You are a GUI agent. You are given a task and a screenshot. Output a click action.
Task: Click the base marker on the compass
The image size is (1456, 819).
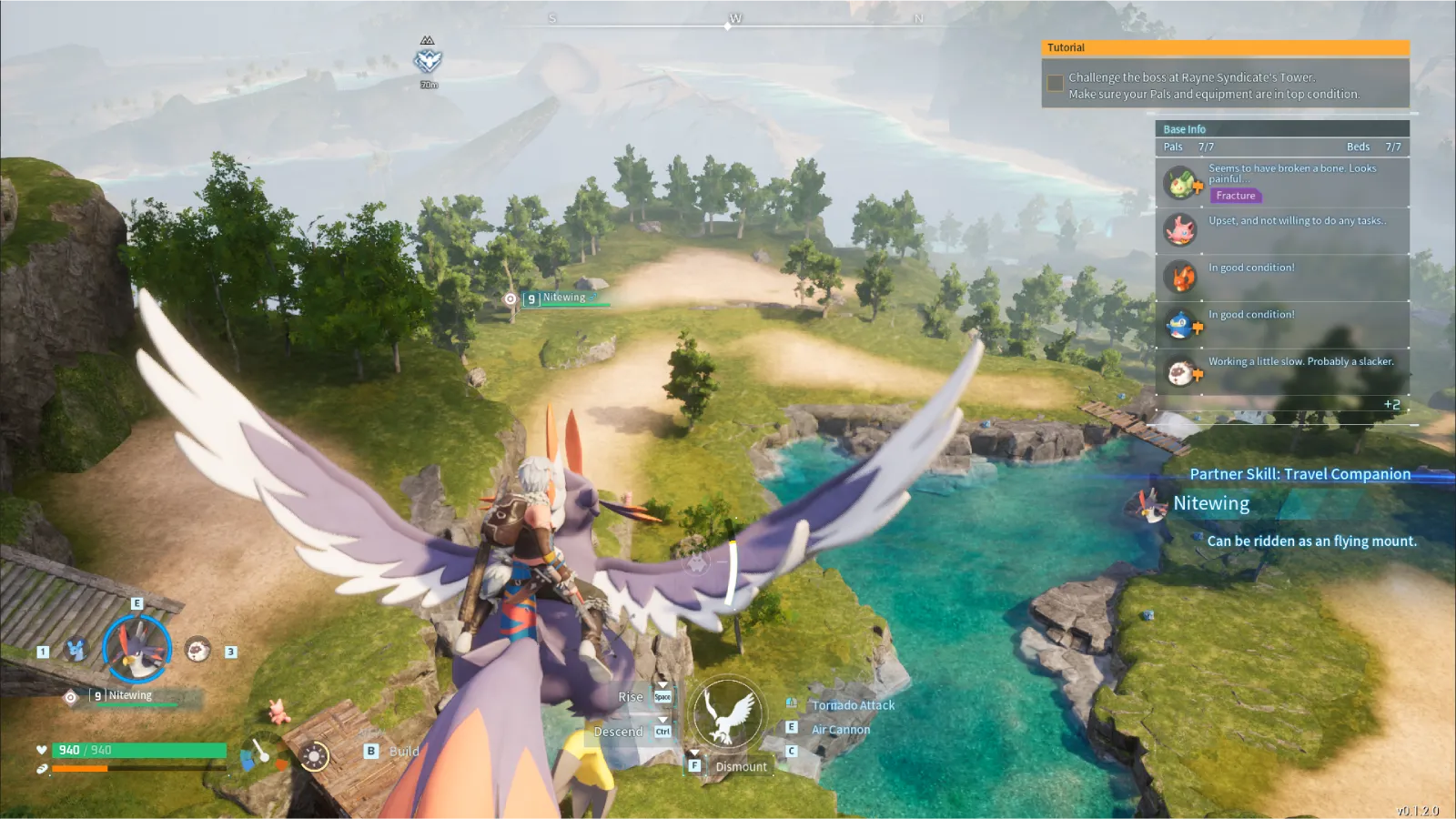click(428, 61)
